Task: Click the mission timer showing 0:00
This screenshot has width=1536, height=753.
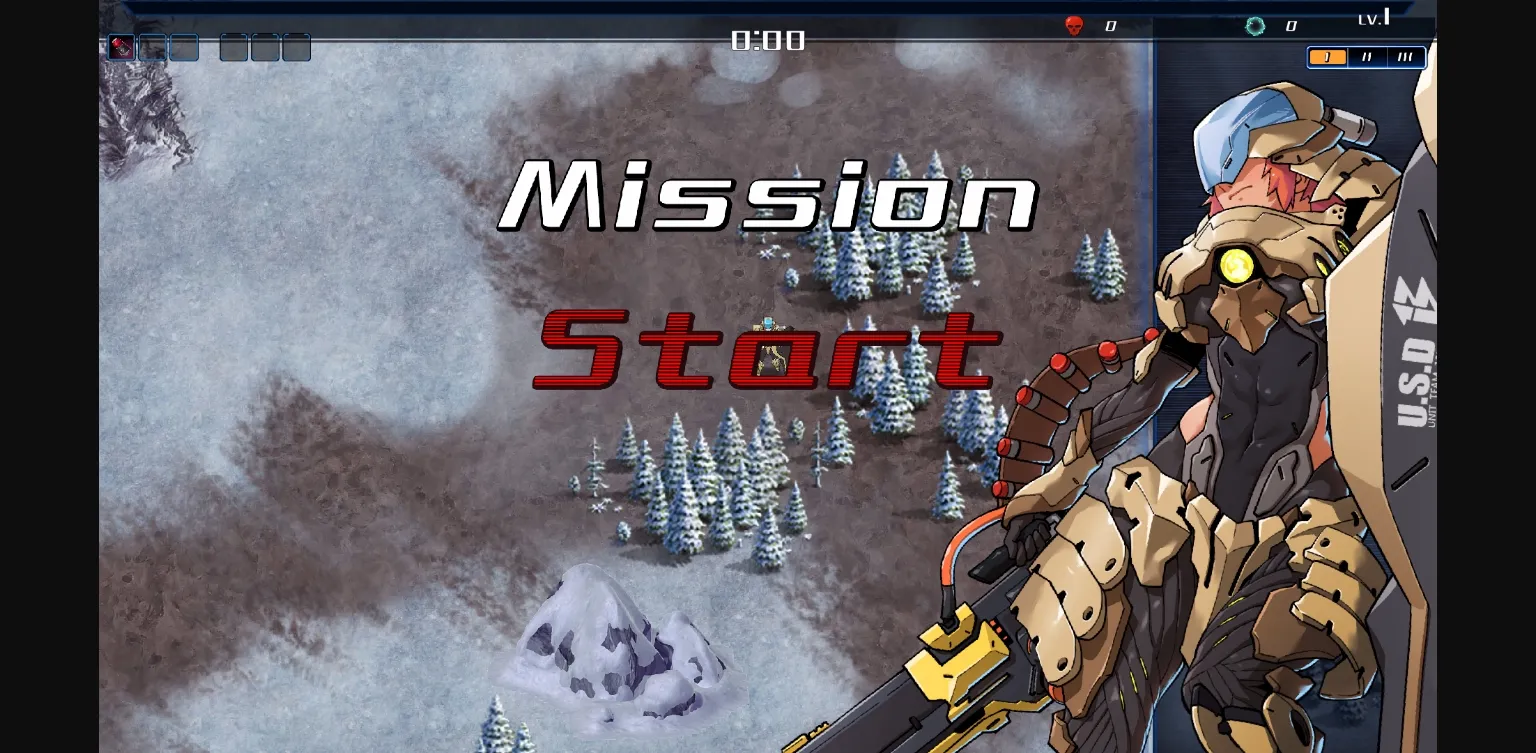Action: point(767,40)
